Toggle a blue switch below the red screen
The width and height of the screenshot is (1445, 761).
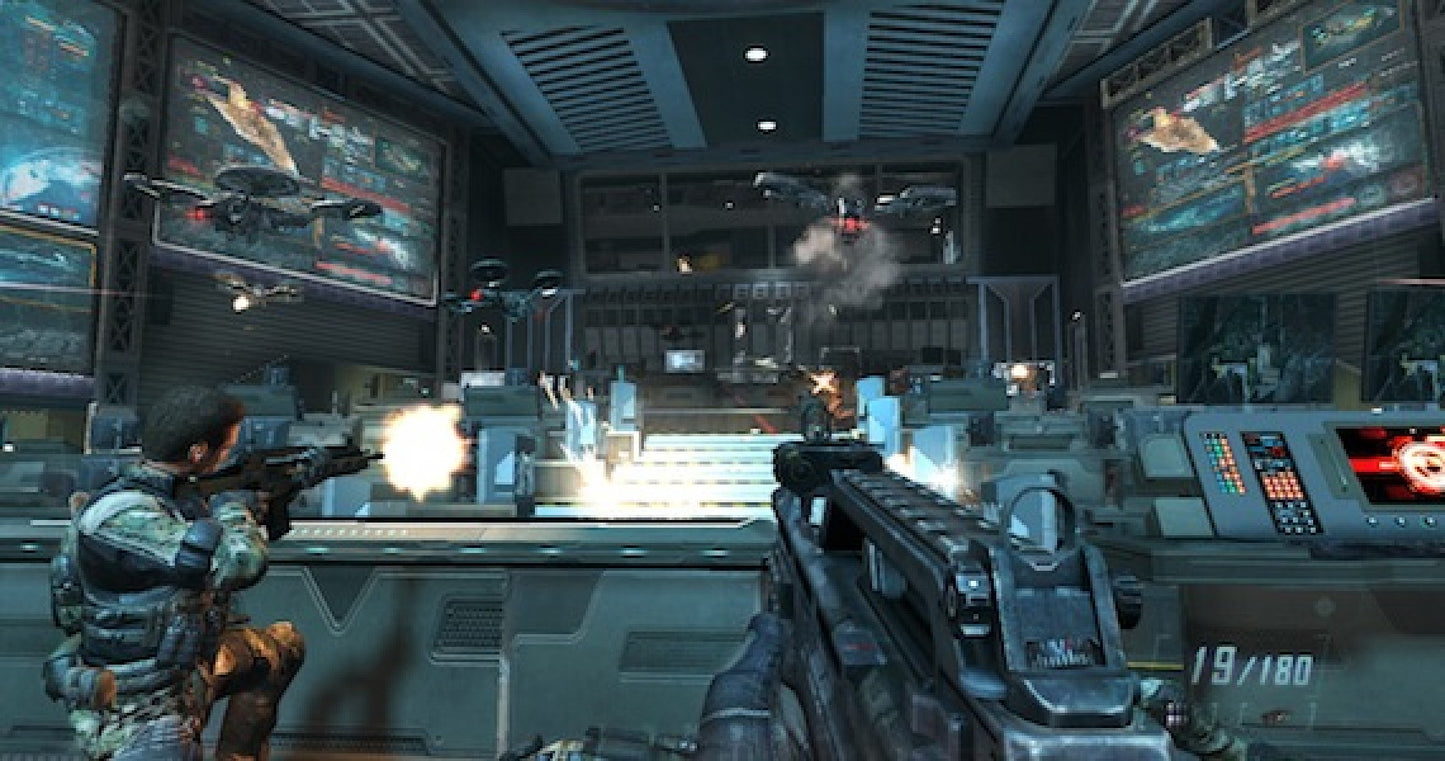(x=1375, y=520)
